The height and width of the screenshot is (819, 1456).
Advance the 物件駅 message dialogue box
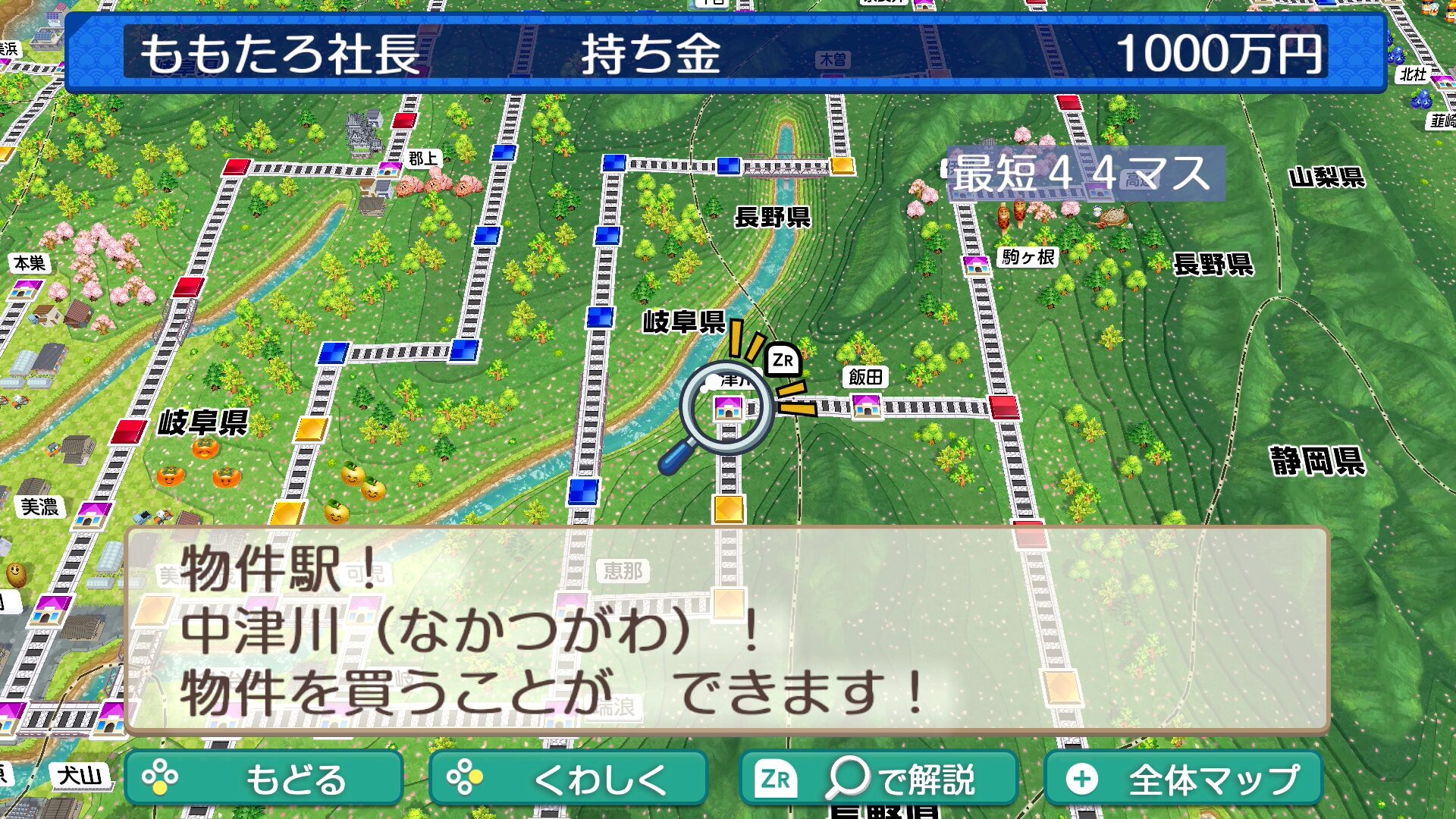[x=726, y=629]
